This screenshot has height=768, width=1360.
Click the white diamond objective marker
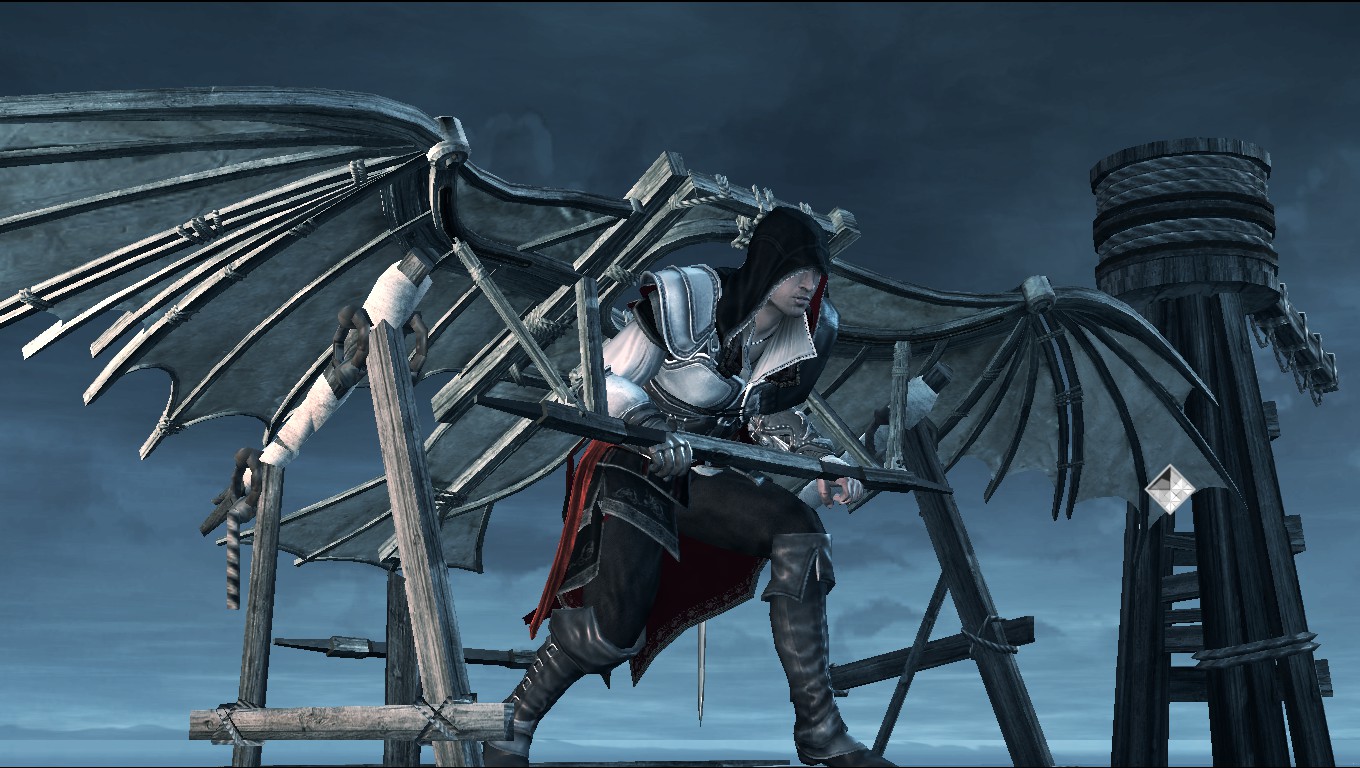[x=1165, y=490]
